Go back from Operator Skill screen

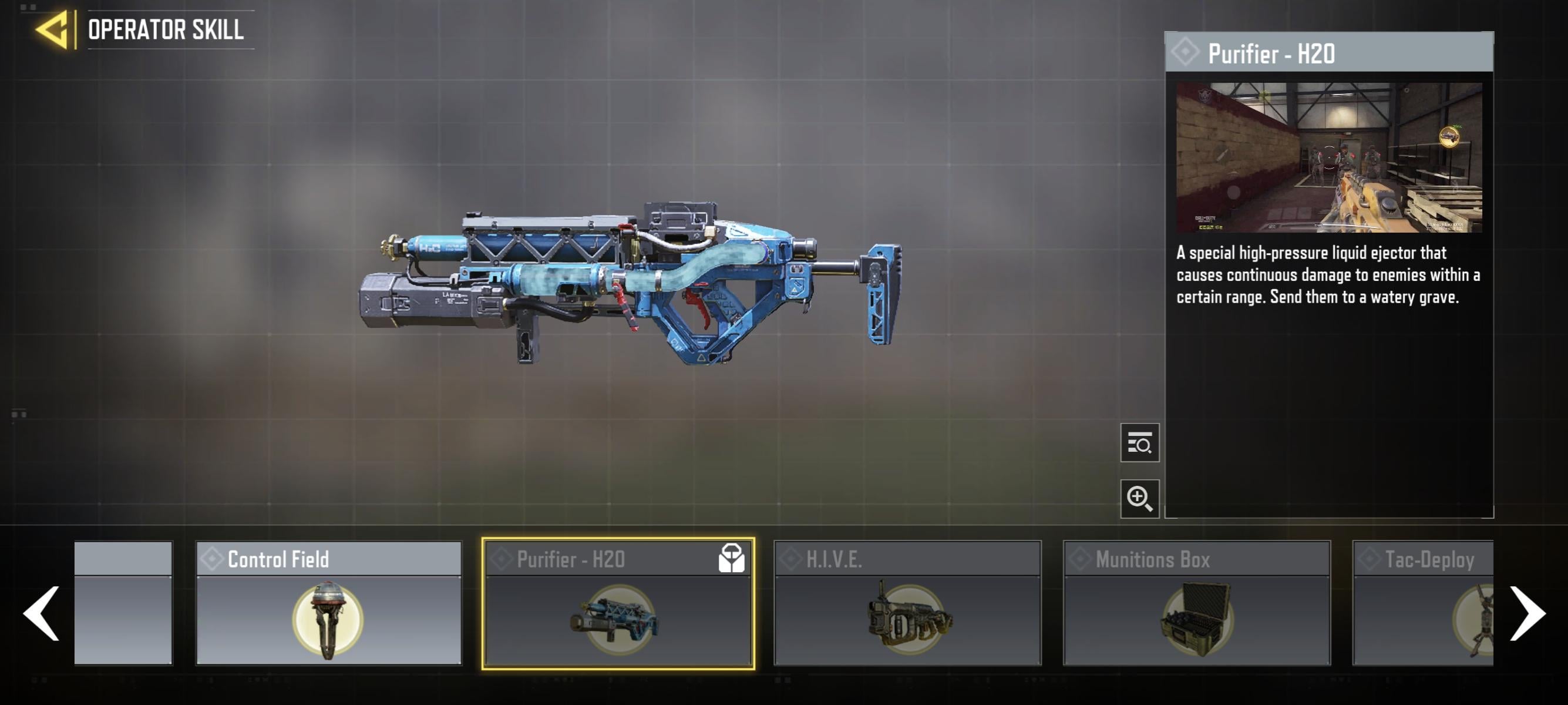pyautogui.click(x=53, y=30)
